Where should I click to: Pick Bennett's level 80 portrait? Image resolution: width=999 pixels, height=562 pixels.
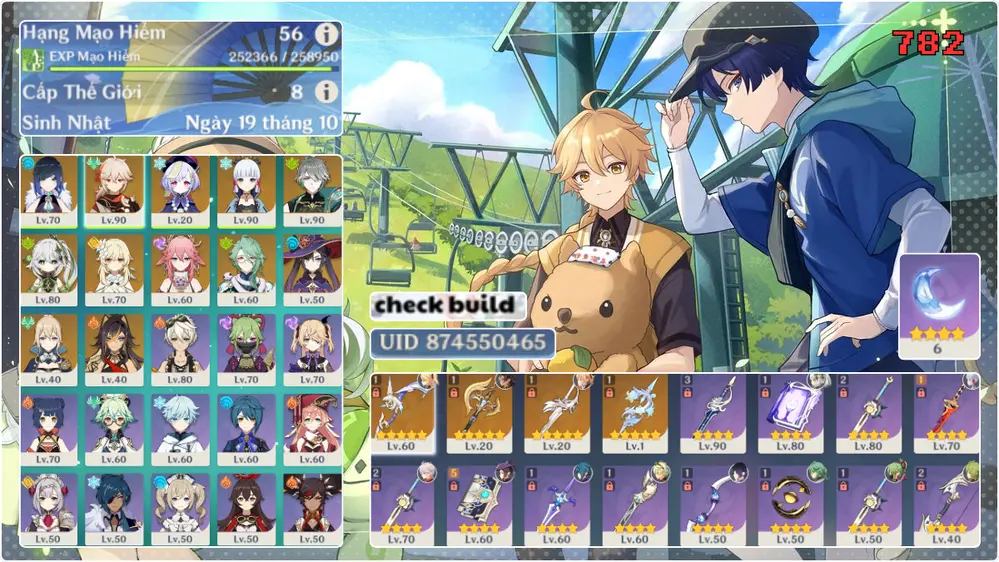(x=182, y=348)
